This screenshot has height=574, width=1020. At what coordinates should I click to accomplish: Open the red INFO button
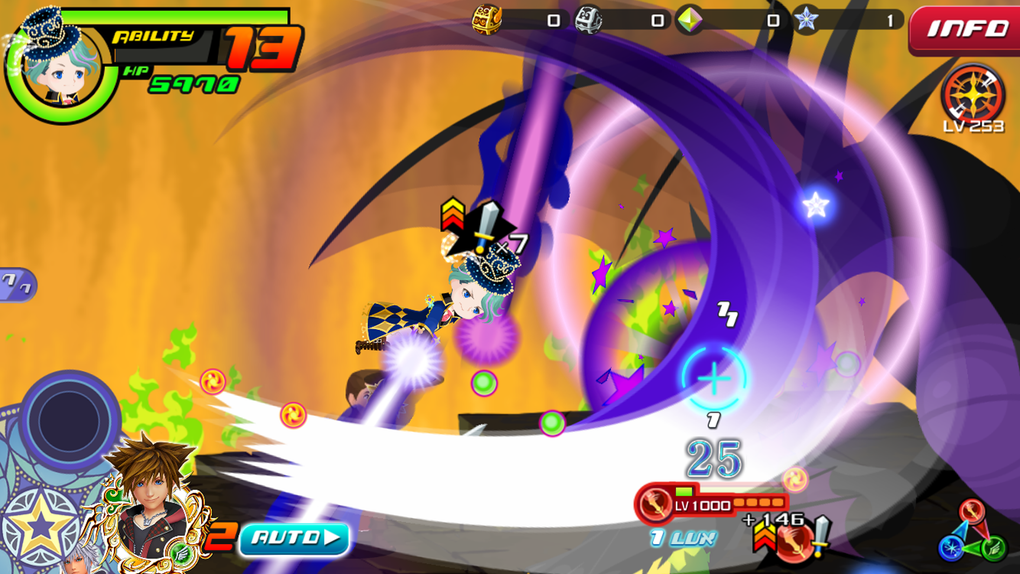(x=965, y=30)
